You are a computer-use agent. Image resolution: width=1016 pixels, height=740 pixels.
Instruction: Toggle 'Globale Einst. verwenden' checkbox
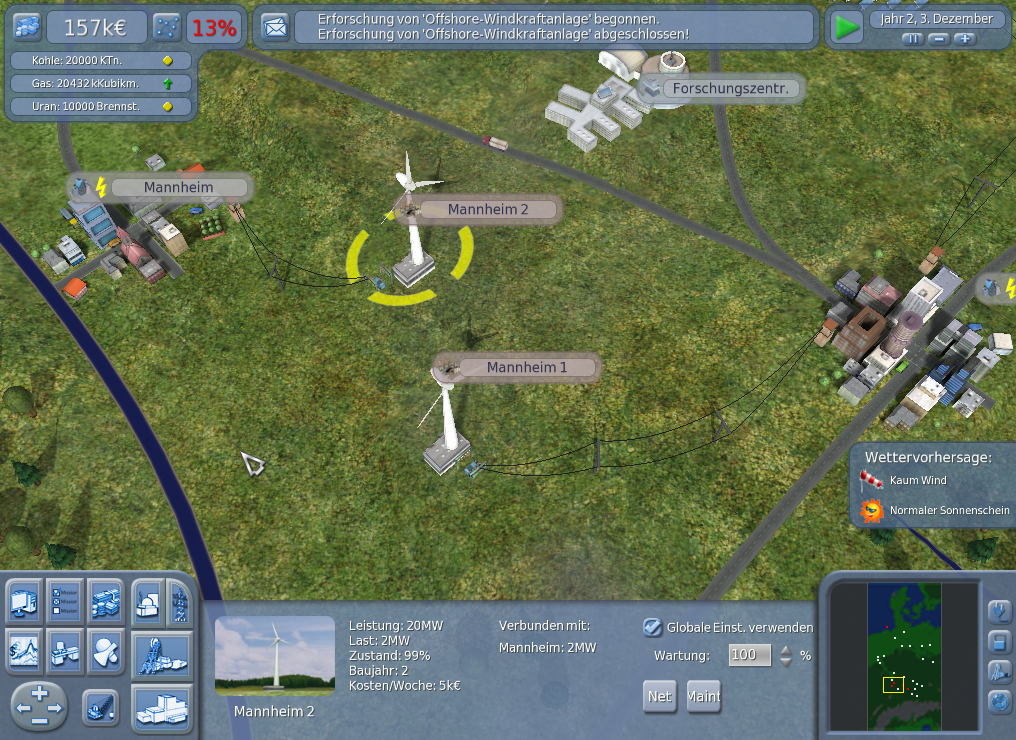pyautogui.click(x=652, y=627)
